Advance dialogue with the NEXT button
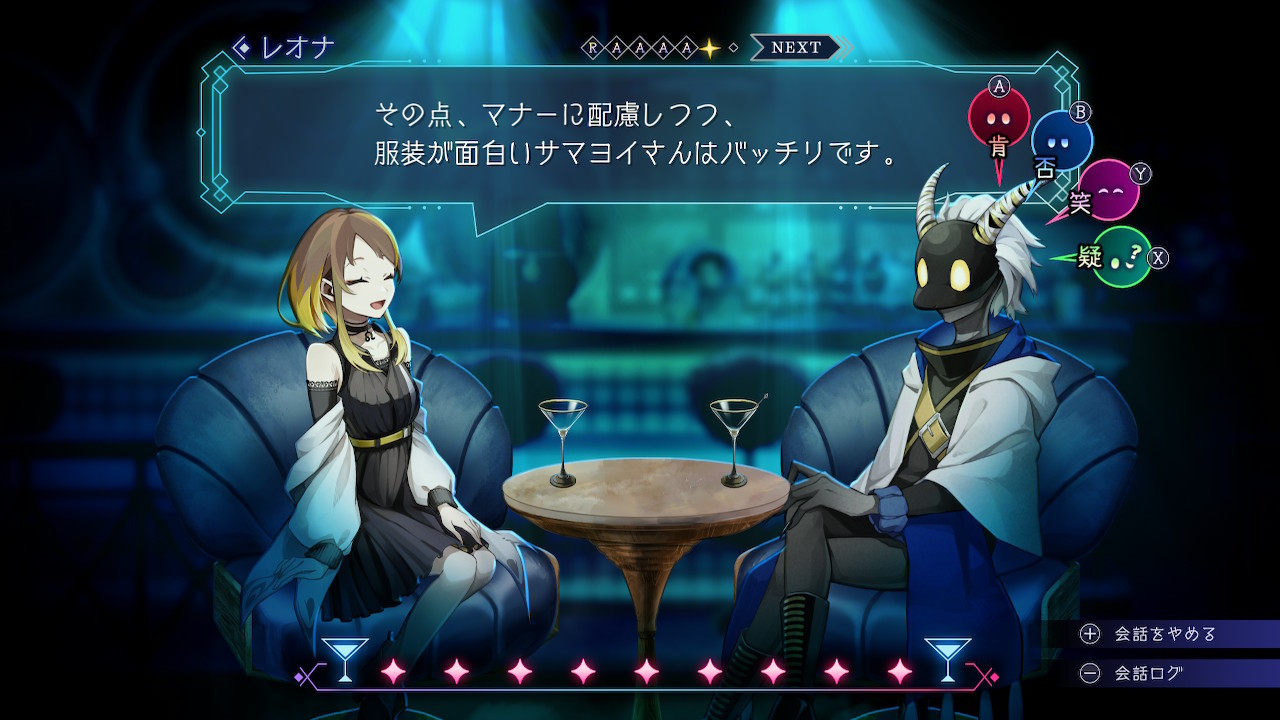Image resolution: width=1280 pixels, height=720 pixels. pos(797,47)
